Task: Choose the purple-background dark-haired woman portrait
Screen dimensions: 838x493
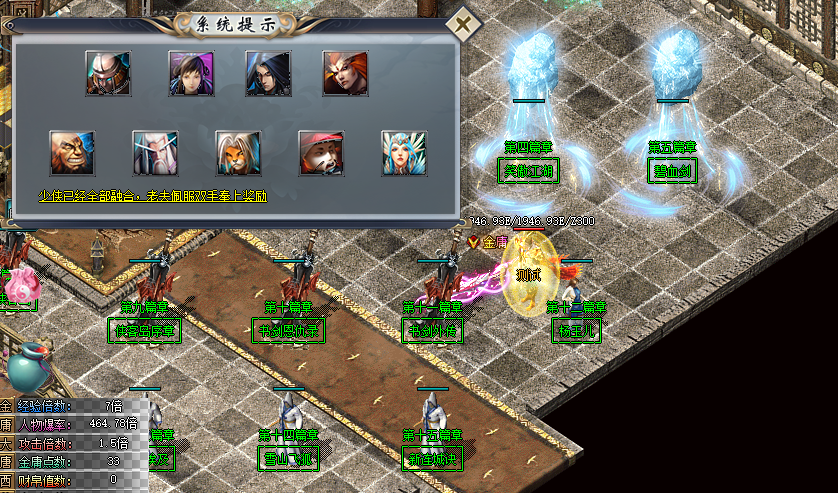Action: [x=191, y=73]
